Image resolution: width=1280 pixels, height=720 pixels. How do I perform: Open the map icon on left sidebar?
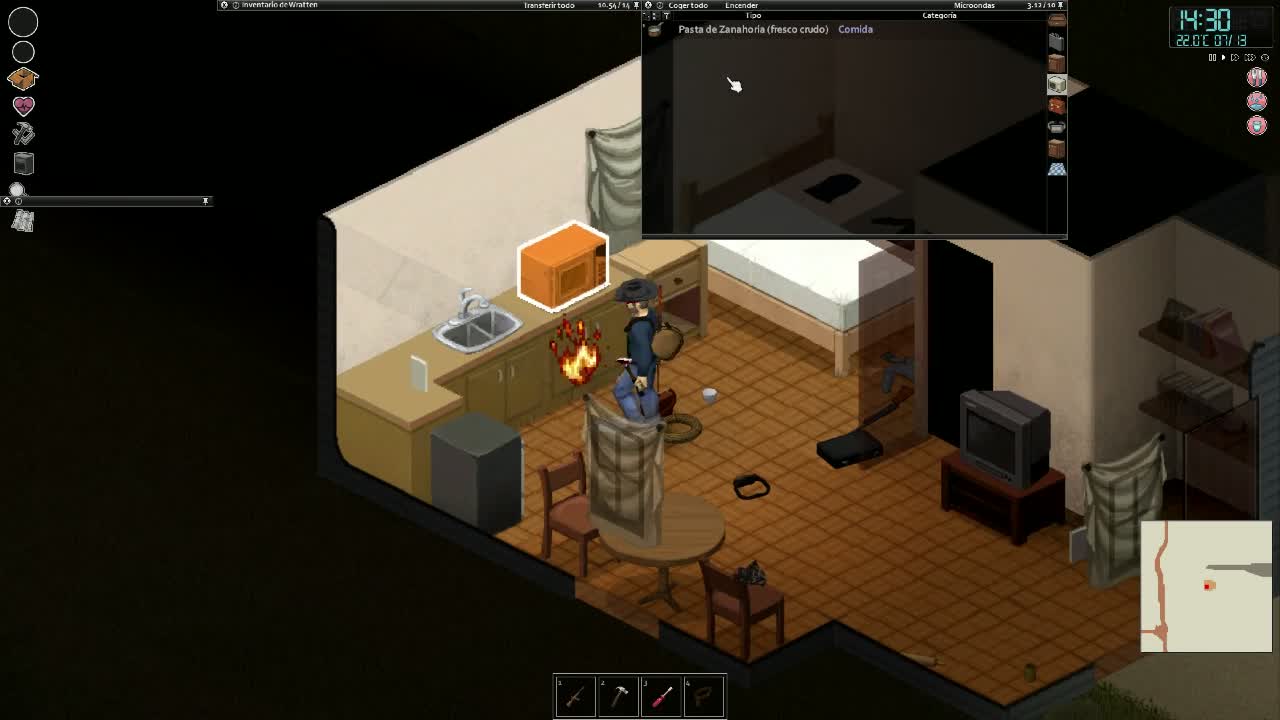tap(24, 220)
